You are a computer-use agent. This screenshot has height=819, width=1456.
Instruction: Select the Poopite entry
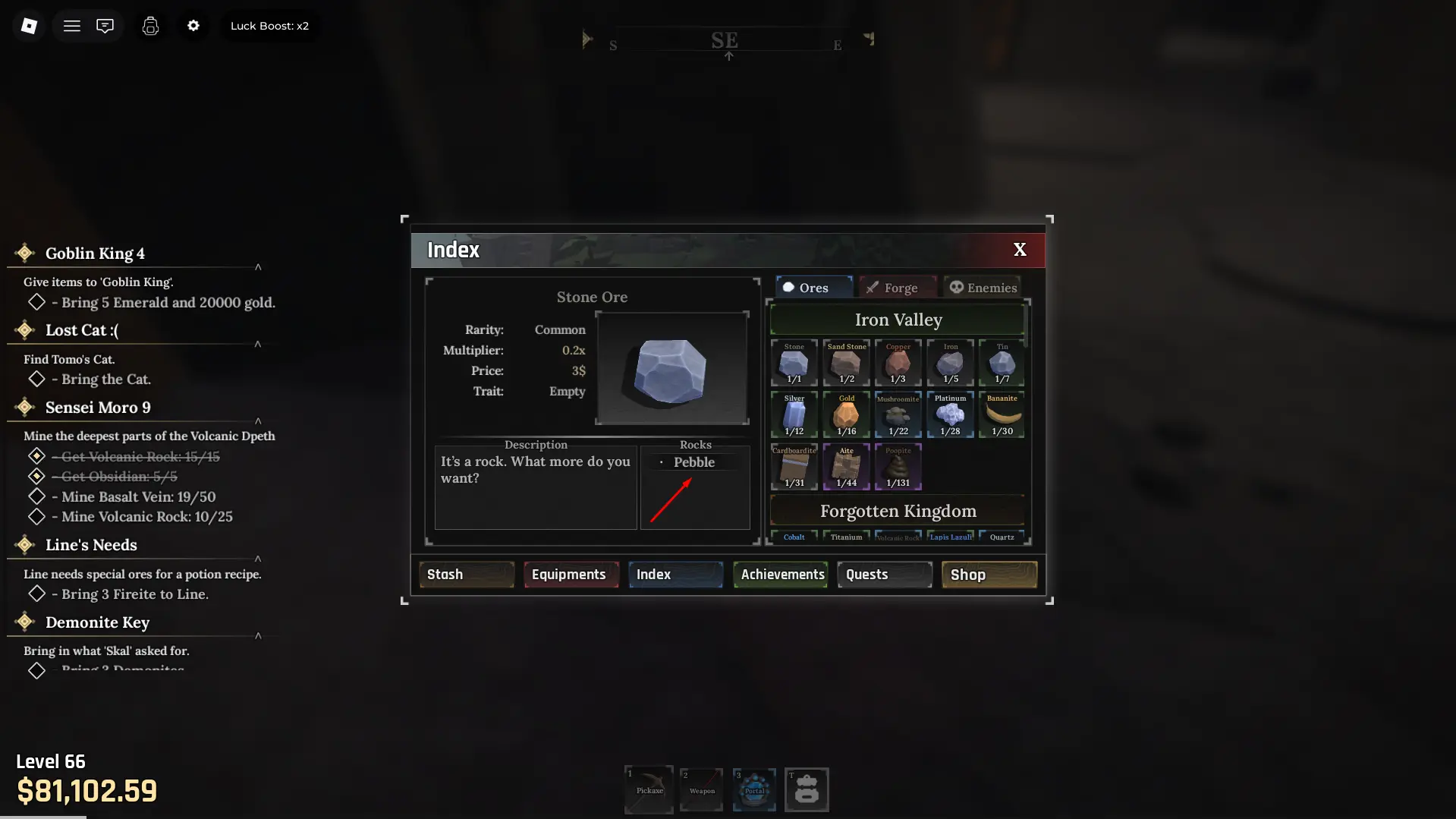[898, 466]
